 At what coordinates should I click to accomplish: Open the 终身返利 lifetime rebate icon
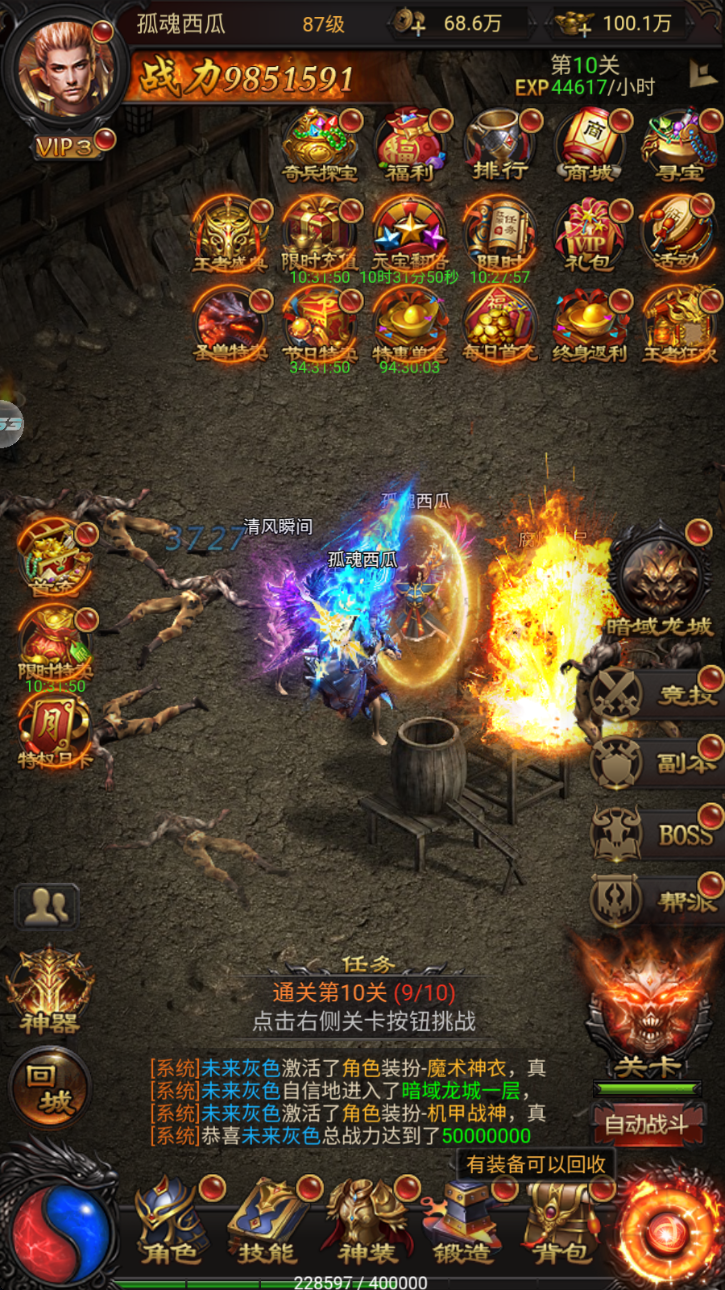(x=590, y=325)
